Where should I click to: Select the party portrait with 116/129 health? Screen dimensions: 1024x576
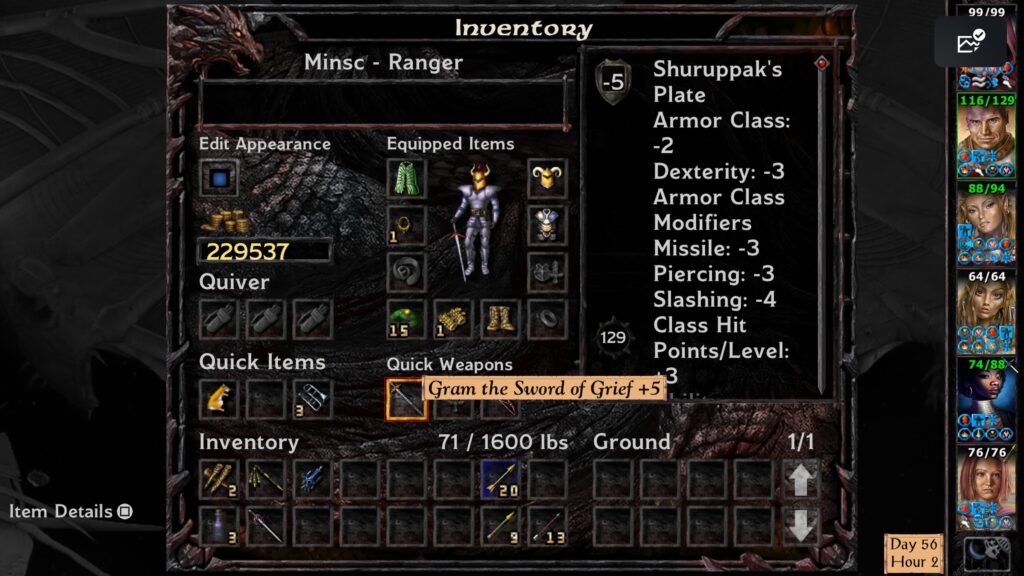click(985, 138)
